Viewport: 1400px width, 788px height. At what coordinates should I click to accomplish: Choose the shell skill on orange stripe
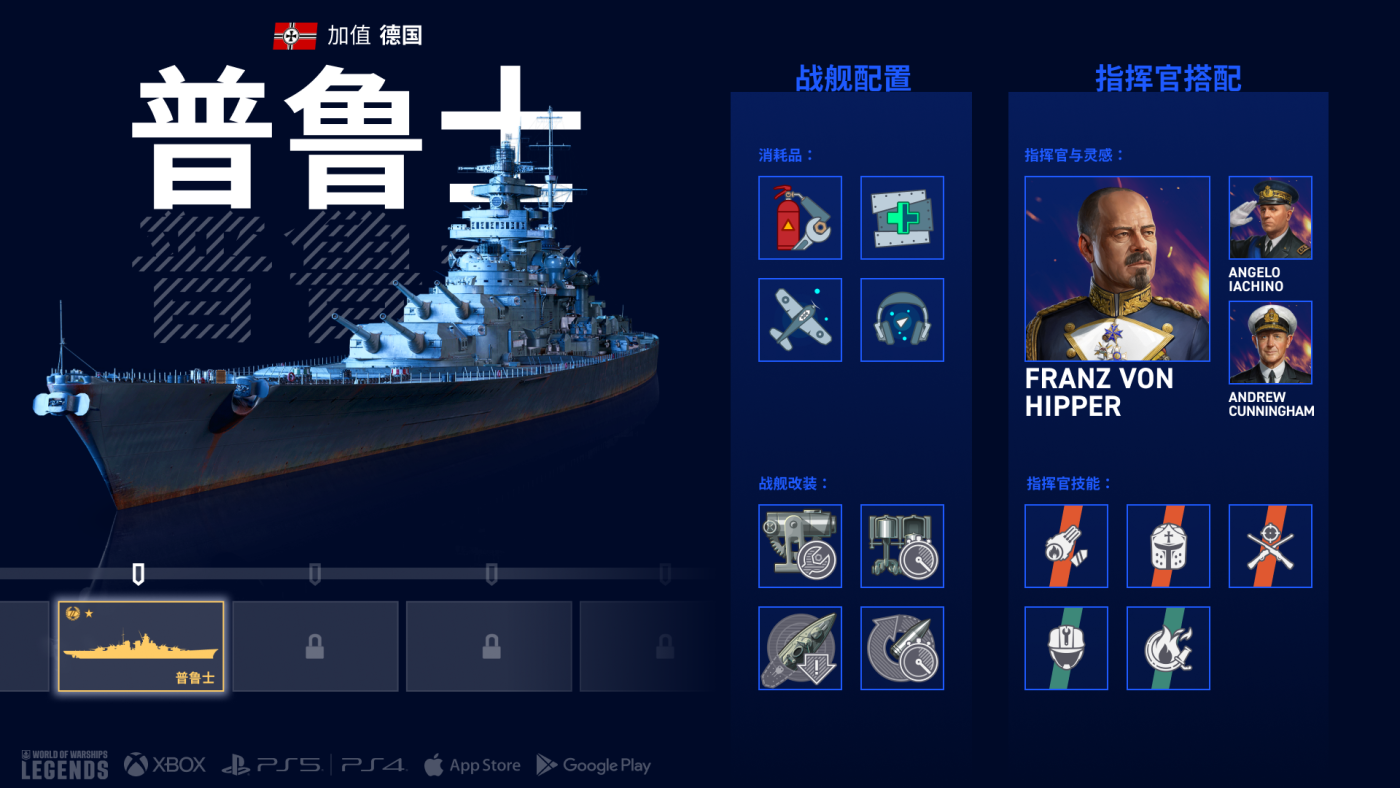coord(1066,546)
